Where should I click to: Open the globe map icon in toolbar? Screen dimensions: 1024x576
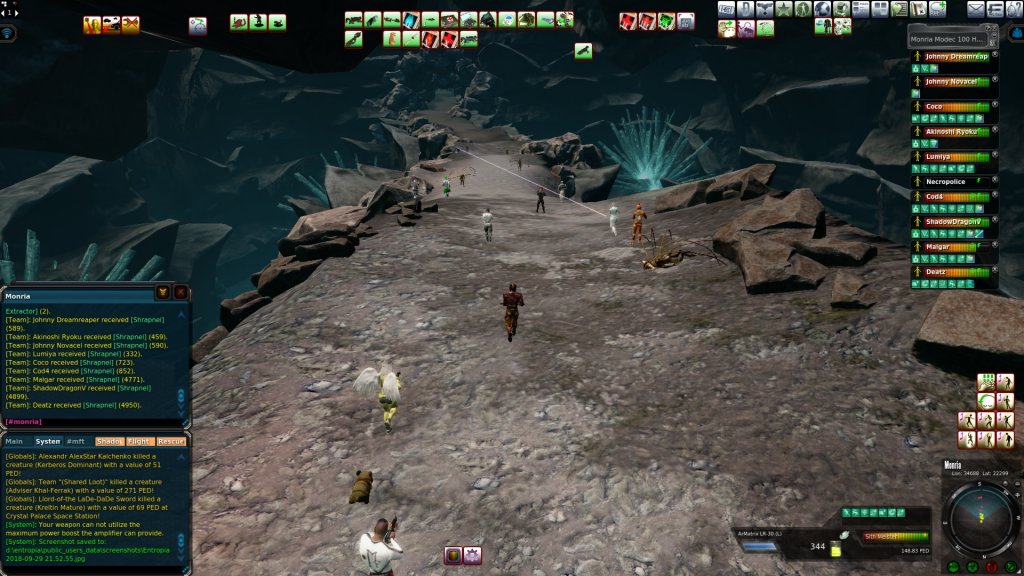pos(822,9)
